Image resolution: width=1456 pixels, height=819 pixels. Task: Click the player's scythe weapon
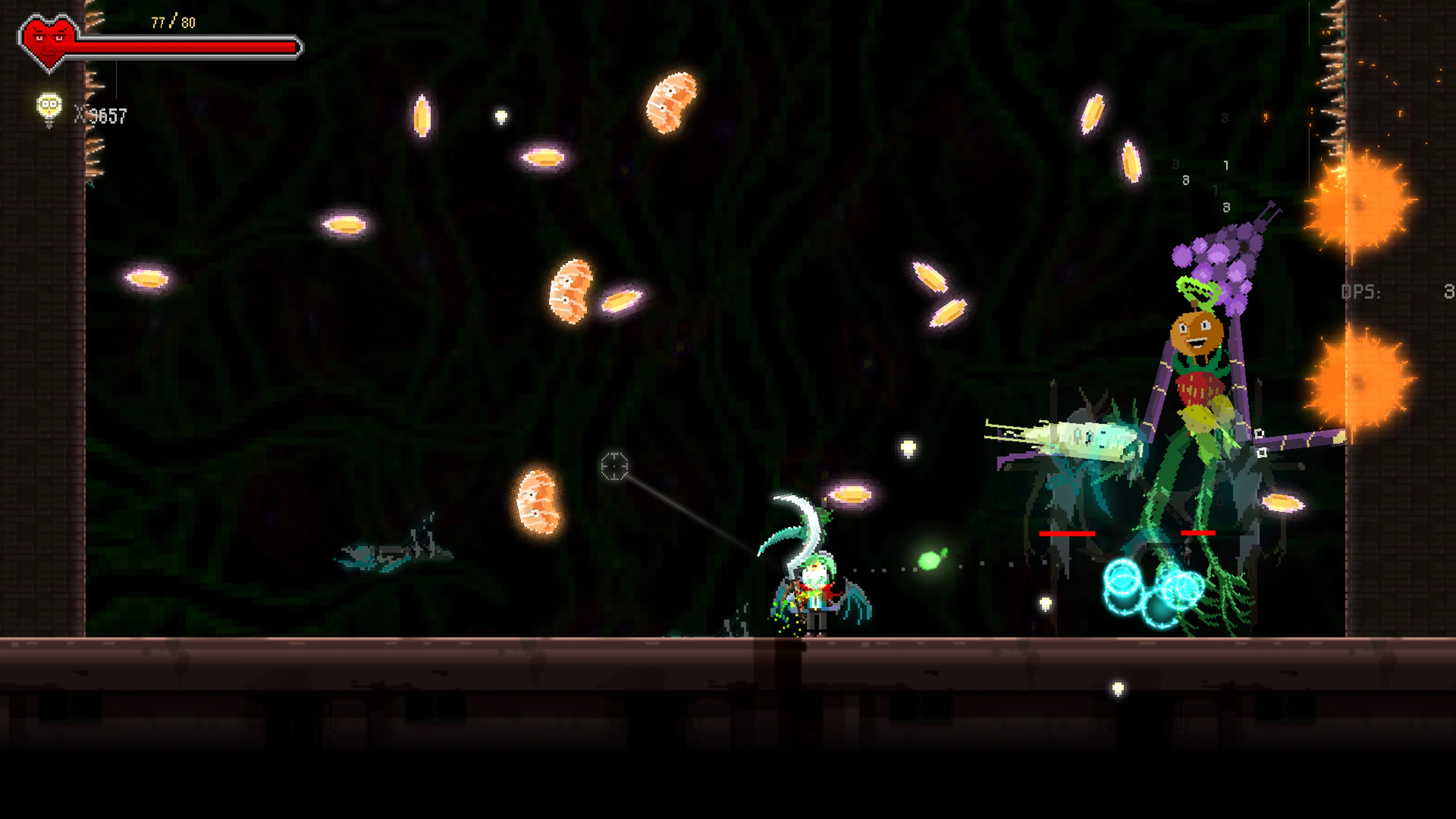(803, 509)
